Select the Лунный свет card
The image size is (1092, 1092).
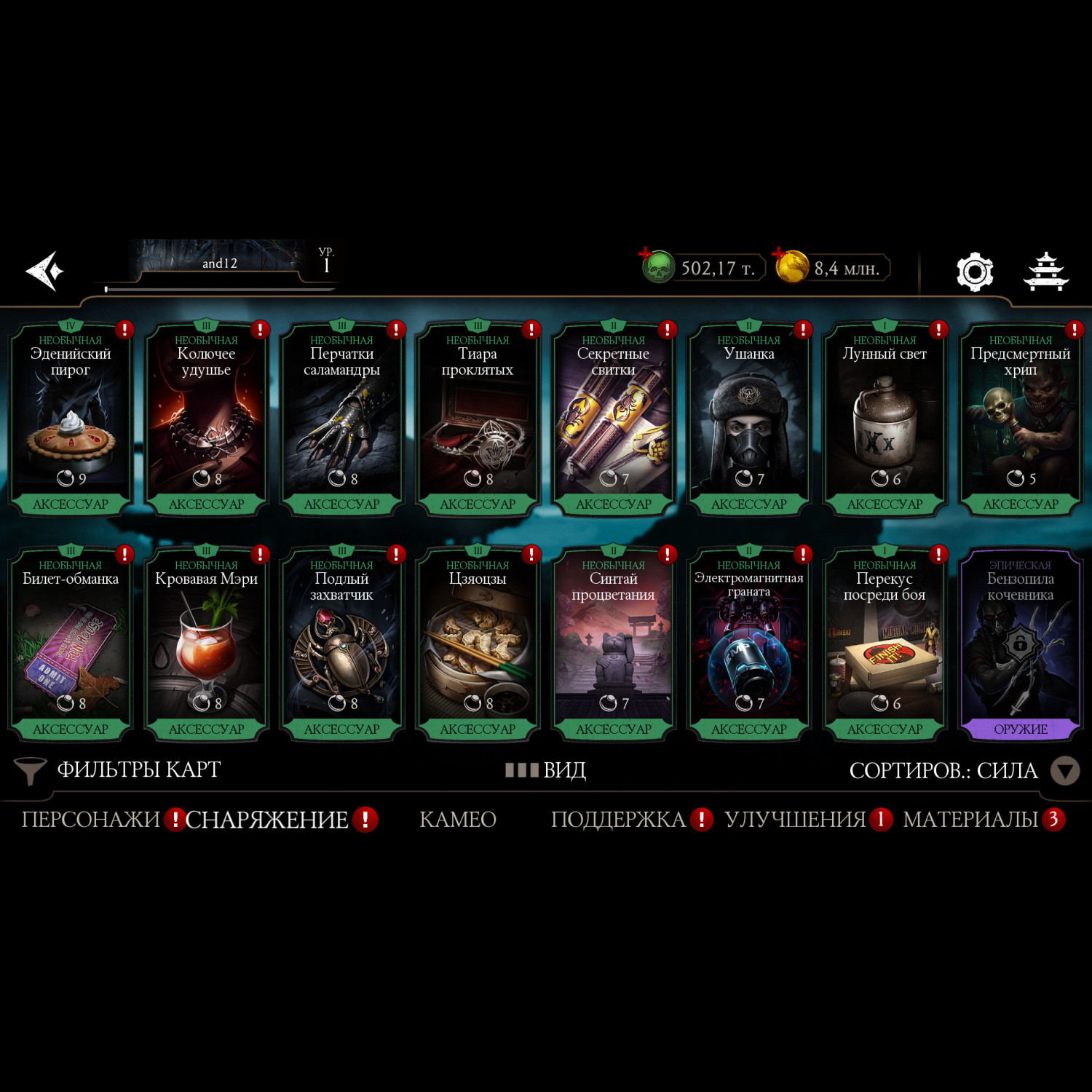tap(885, 419)
